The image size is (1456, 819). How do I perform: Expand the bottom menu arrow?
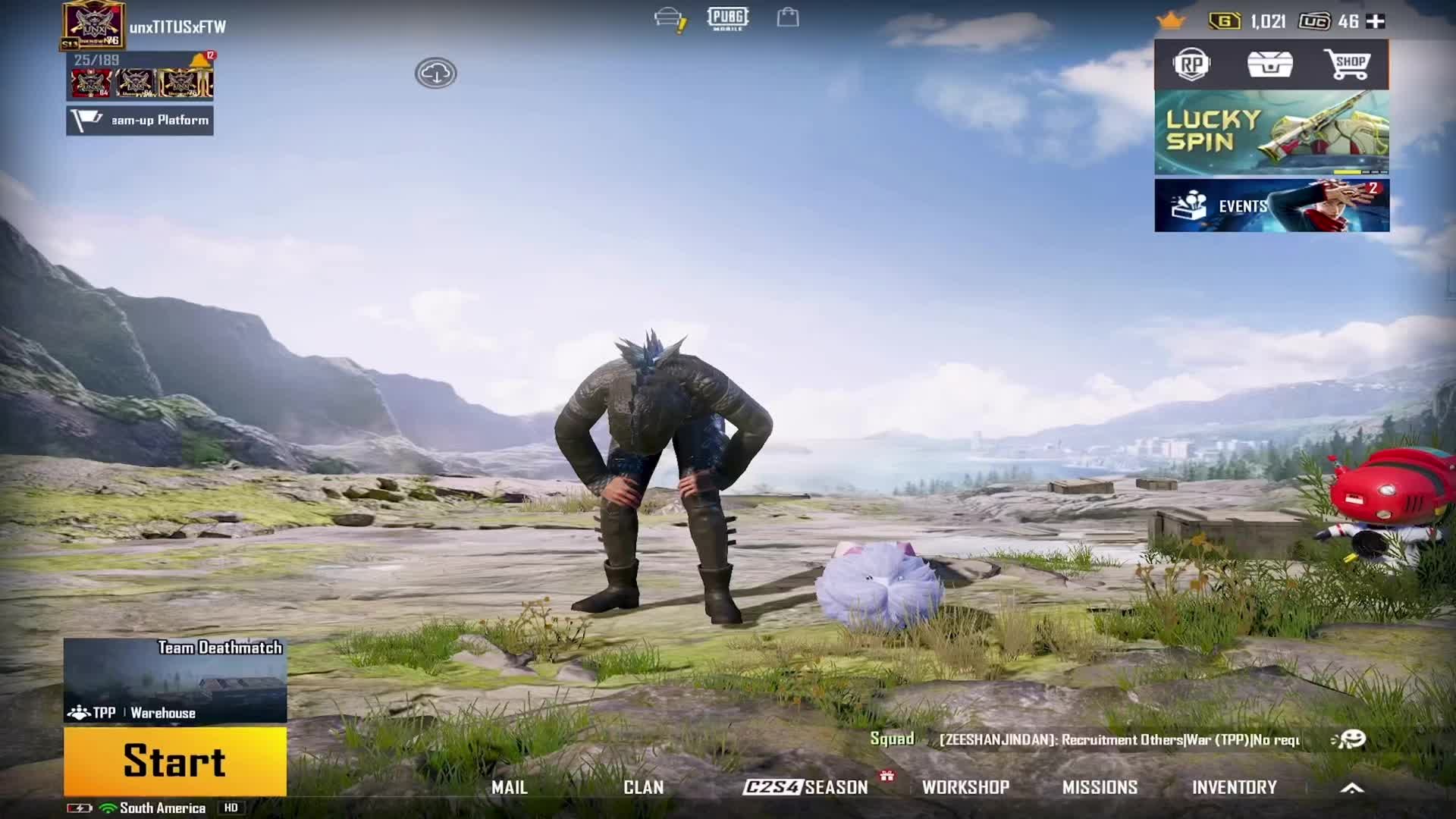(1352, 788)
